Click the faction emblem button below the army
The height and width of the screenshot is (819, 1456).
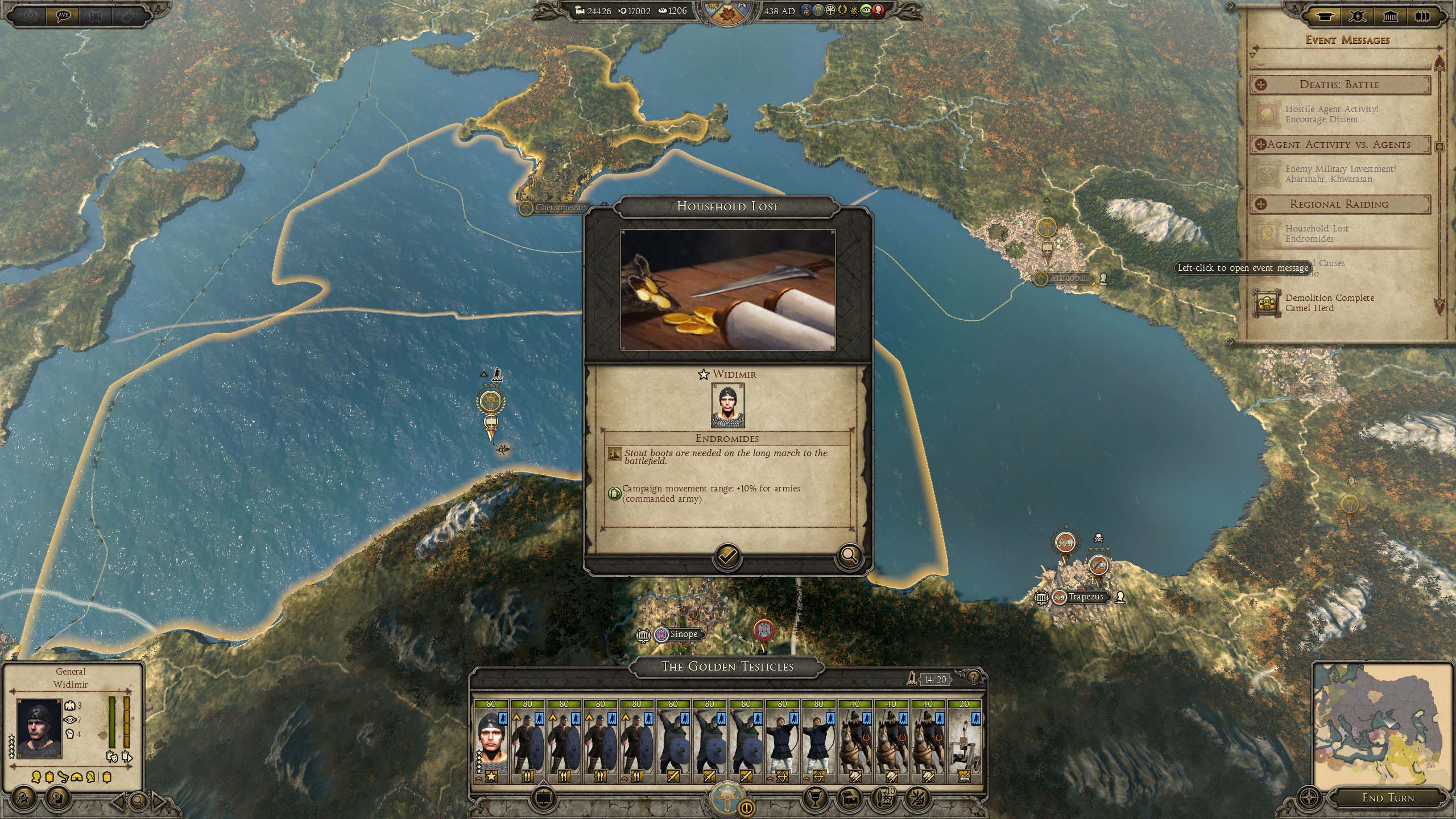tap(727, 797)
